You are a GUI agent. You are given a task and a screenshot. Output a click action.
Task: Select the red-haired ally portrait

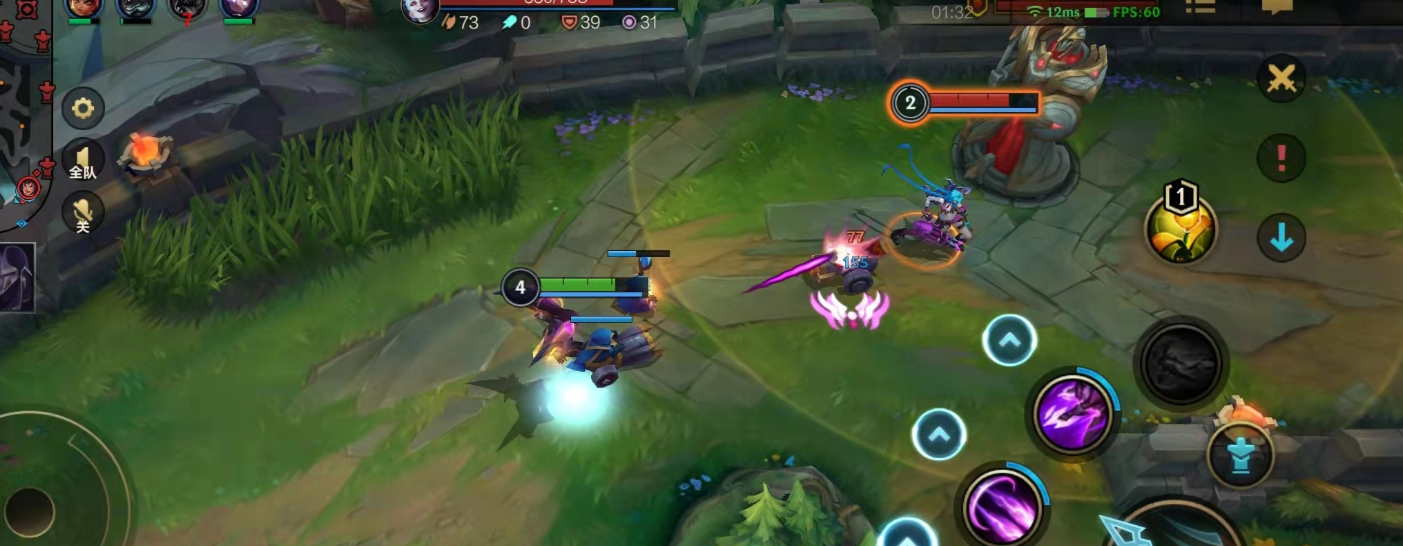pyautogui.click(x=84, y=8)
